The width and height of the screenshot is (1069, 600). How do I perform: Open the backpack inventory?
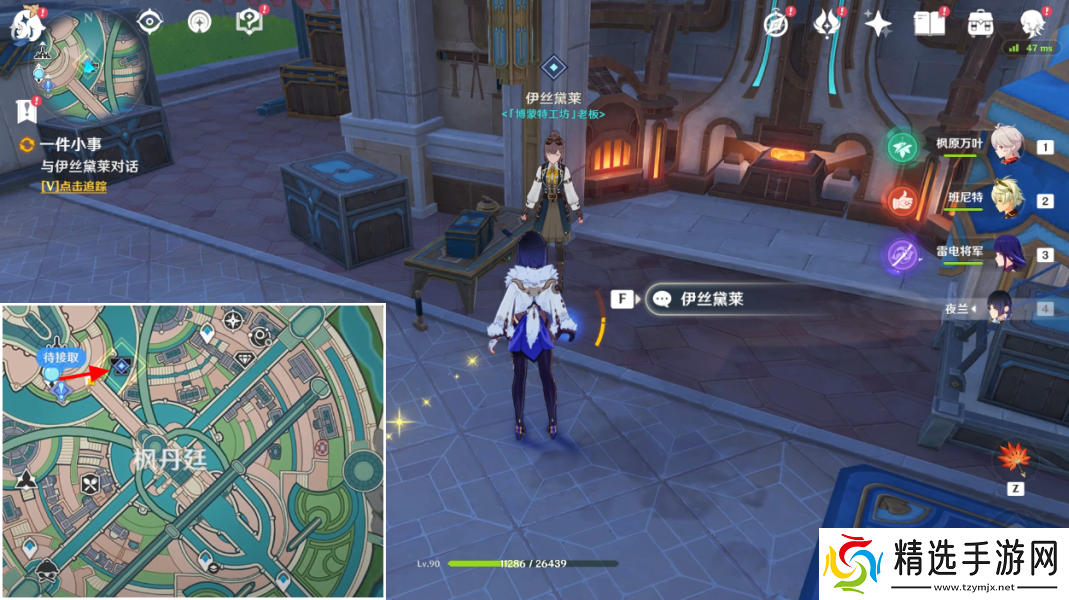[980, 24]
